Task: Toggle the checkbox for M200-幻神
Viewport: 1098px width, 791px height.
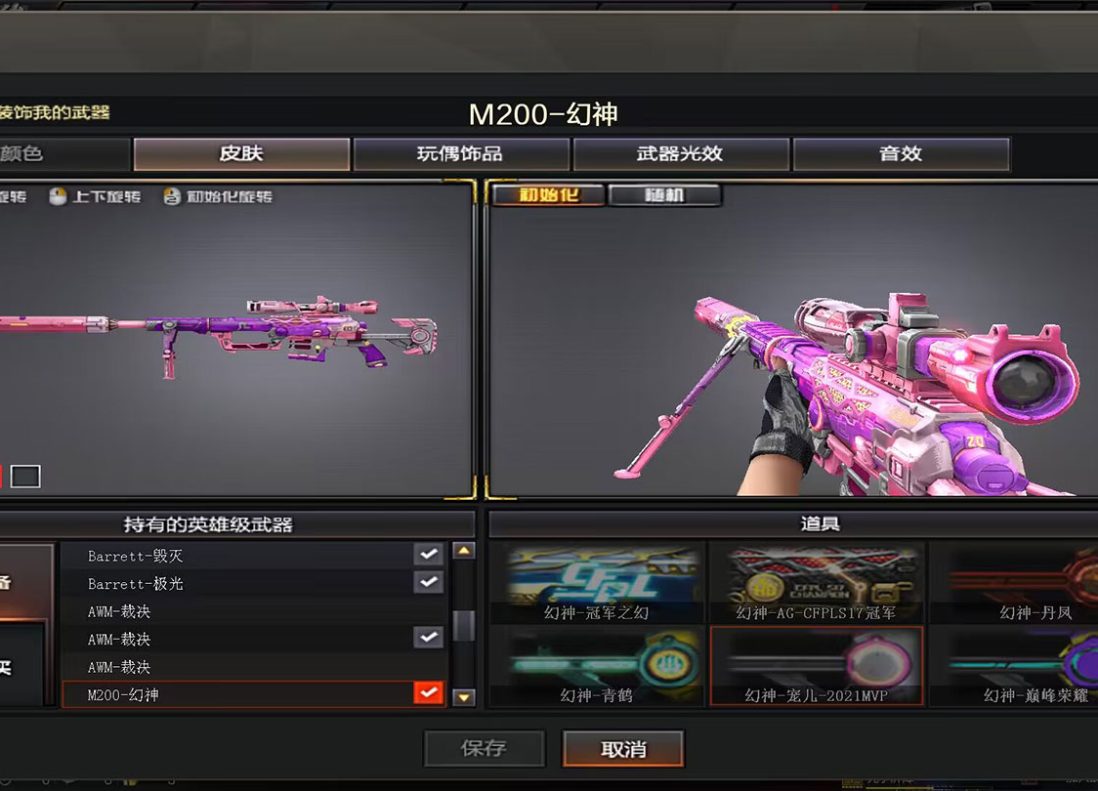Action: coord(428,693)
